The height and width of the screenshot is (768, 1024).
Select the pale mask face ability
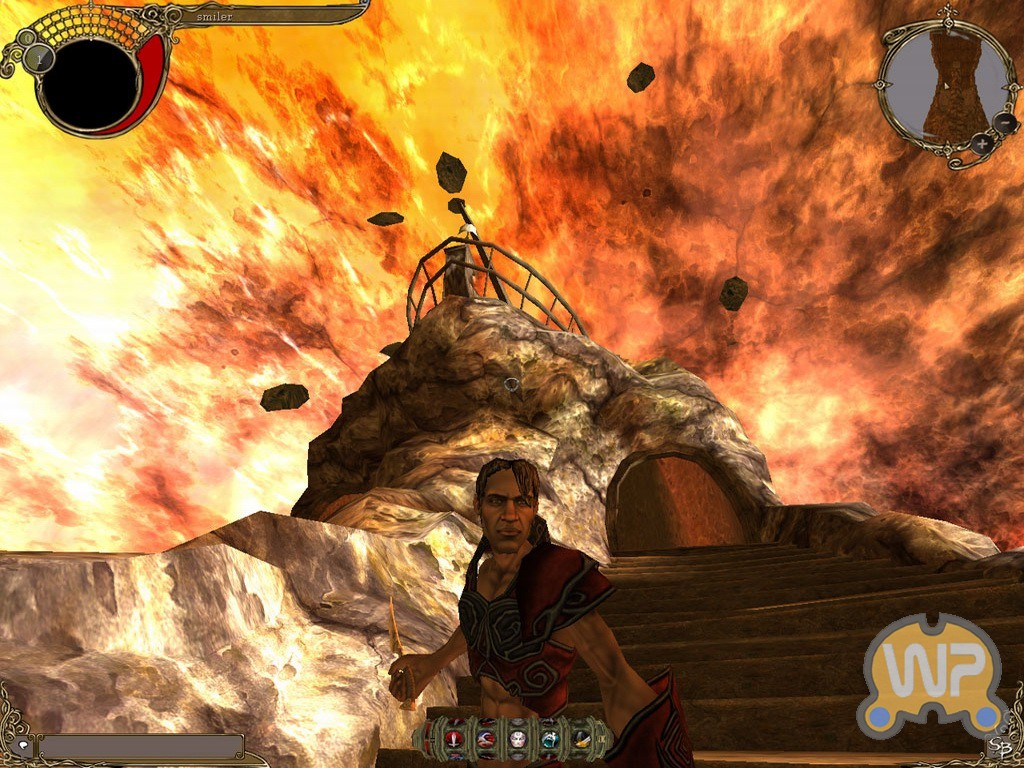point(518,738)
